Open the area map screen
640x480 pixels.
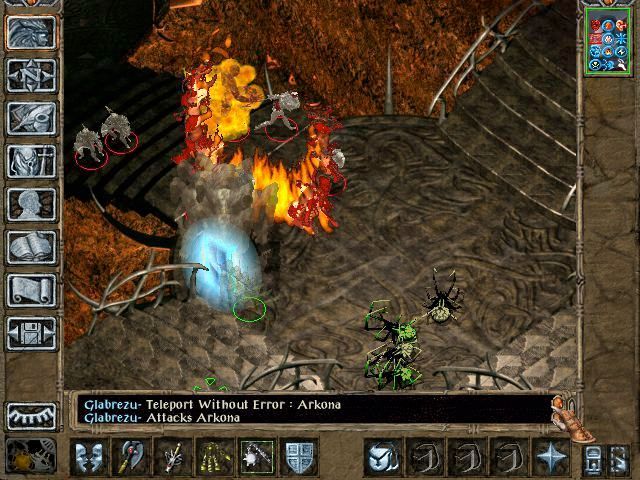[31, 75]
